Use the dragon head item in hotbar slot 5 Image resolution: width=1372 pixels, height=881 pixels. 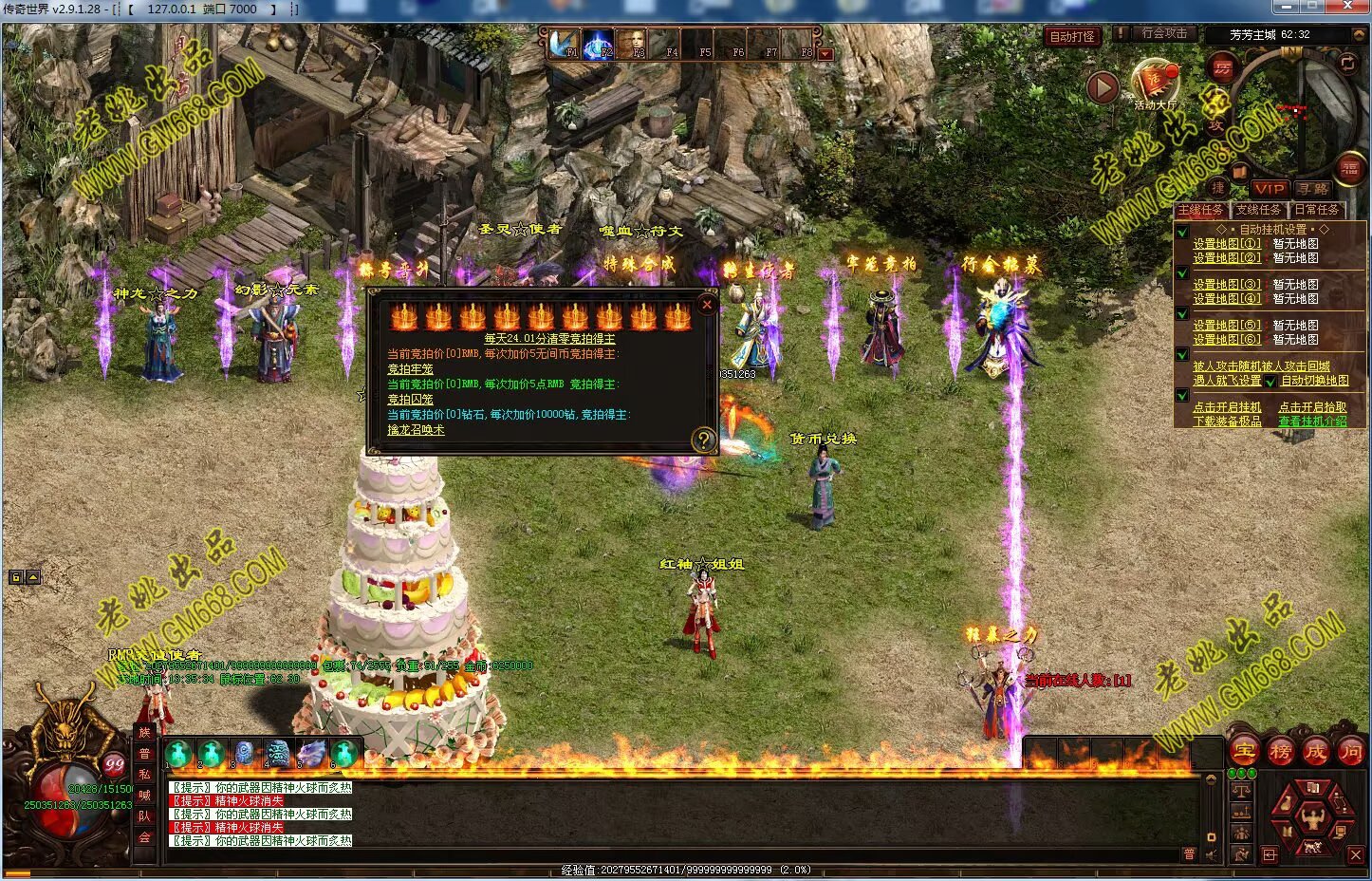[x=310, y=754]
